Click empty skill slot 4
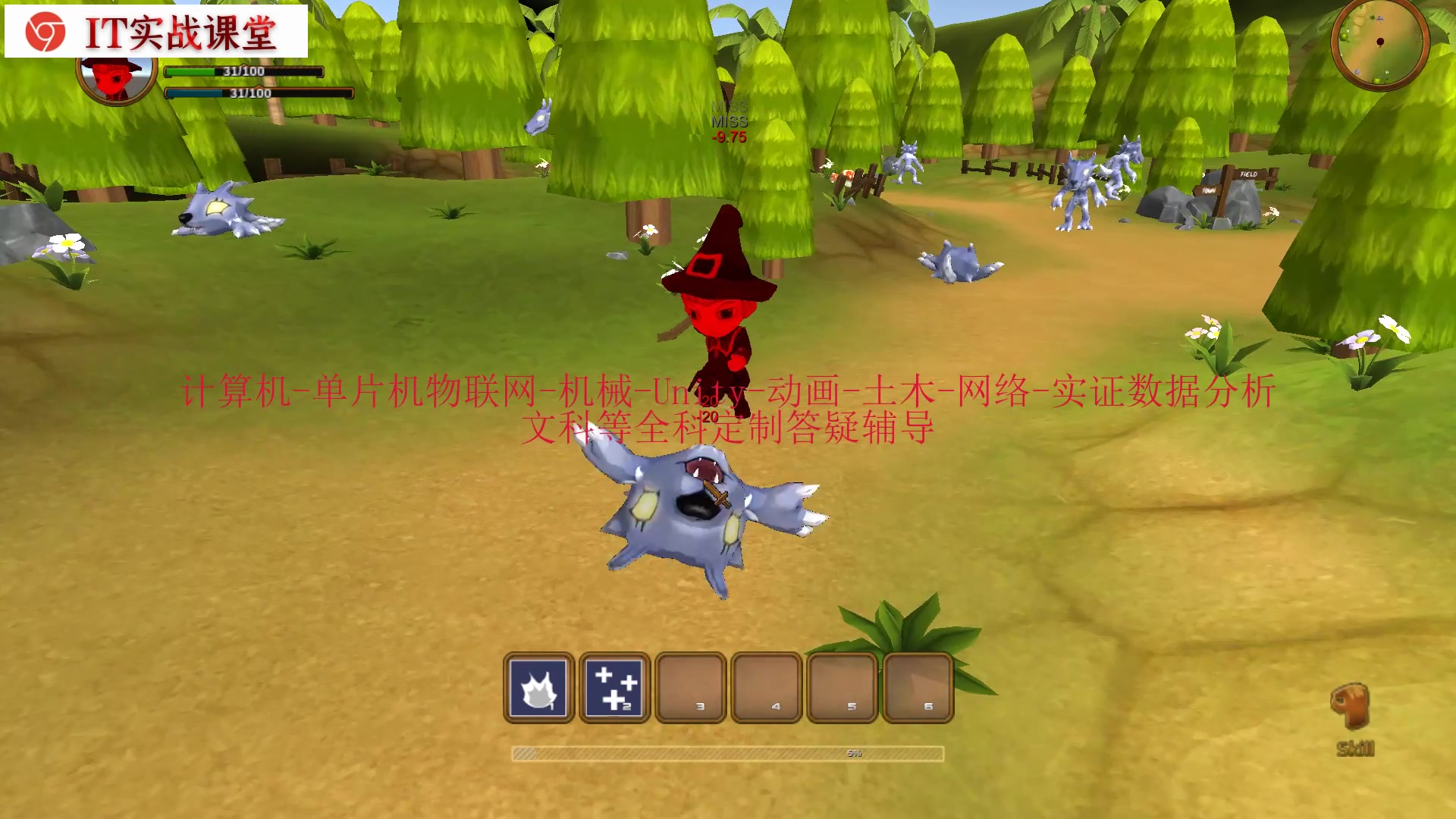The height and width of the screenshot is (819, 1456). point(767,689)
